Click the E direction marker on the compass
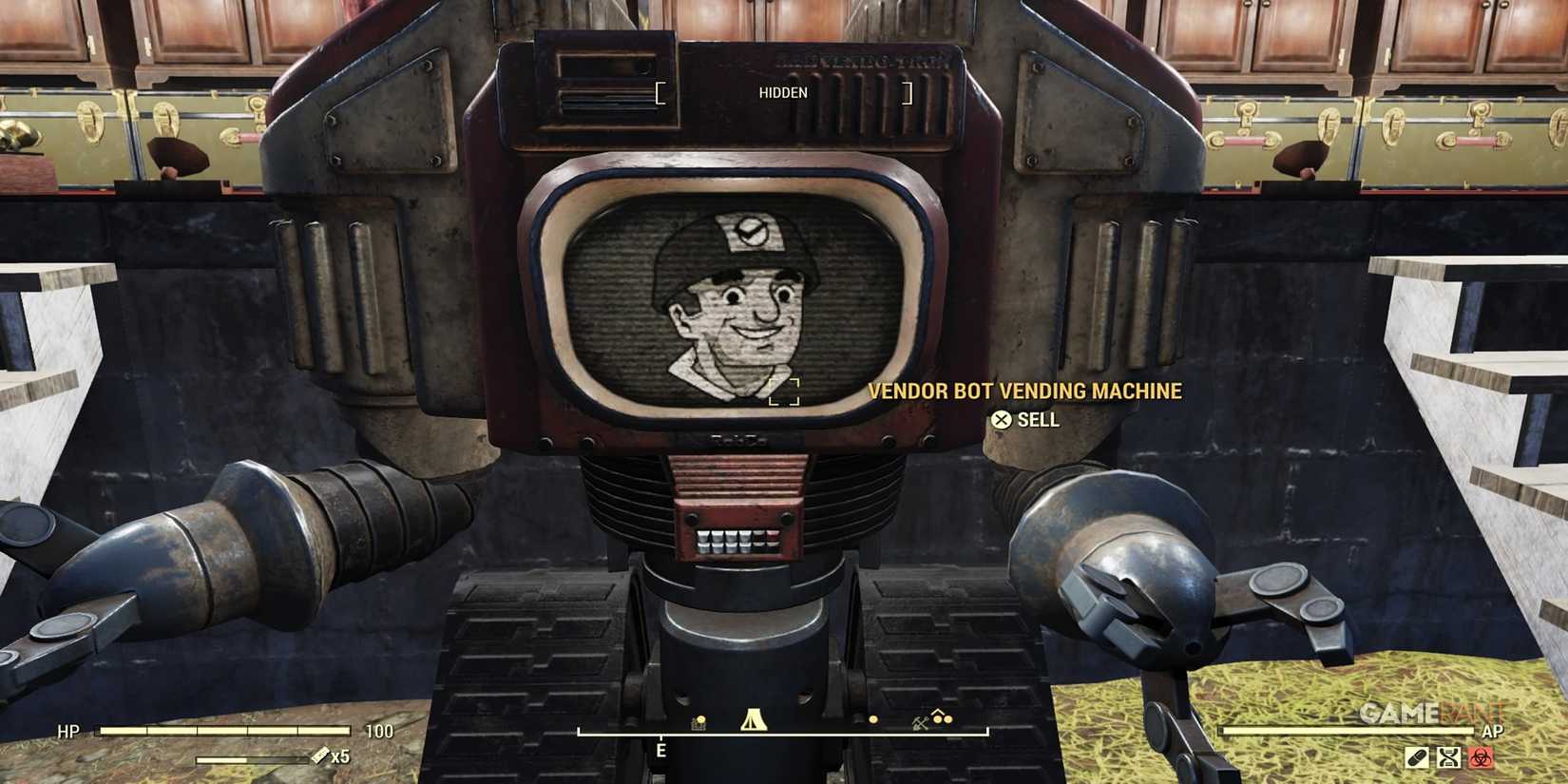The width and height of the screenshot is (1568, 784). [x=660, y=749]
